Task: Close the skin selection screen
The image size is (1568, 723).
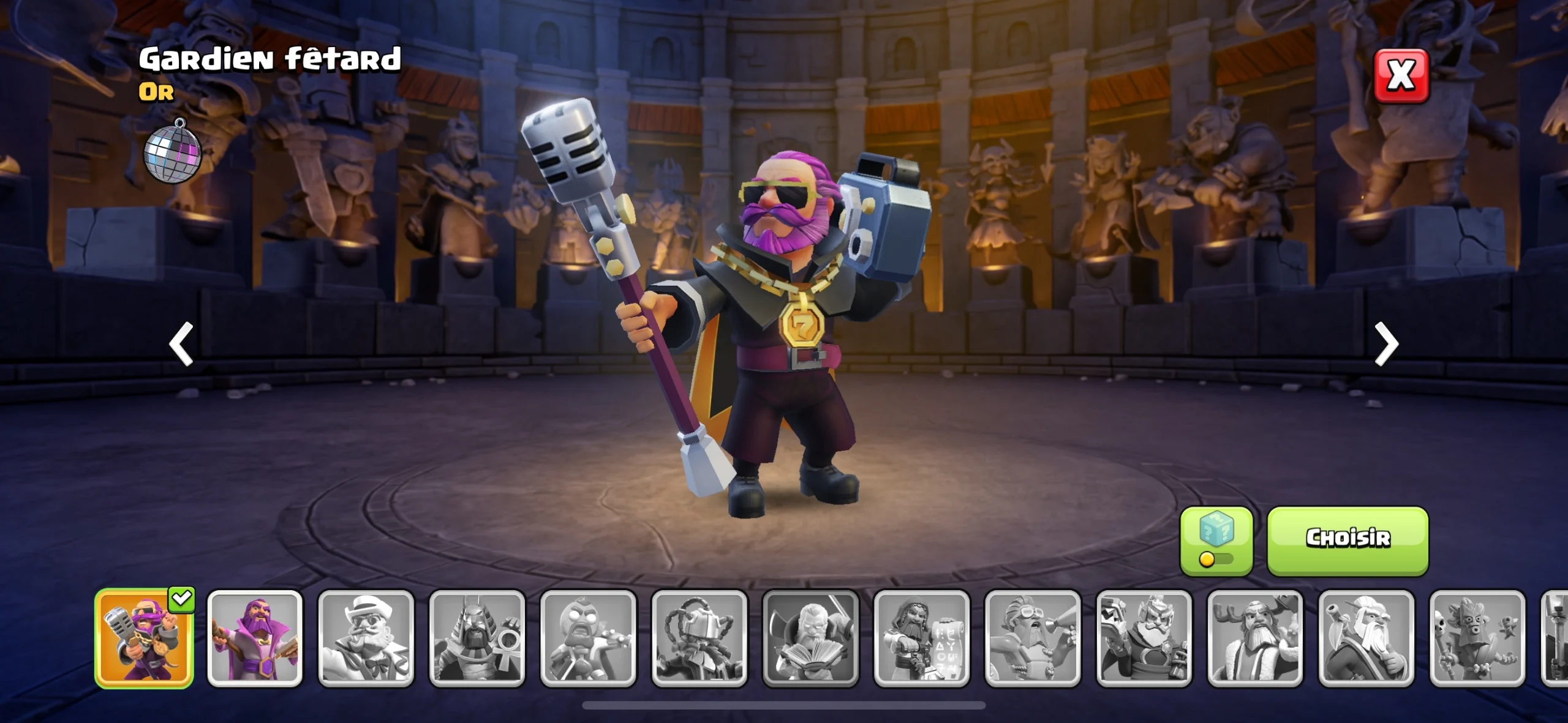Action: click(x=1401, y=76)
